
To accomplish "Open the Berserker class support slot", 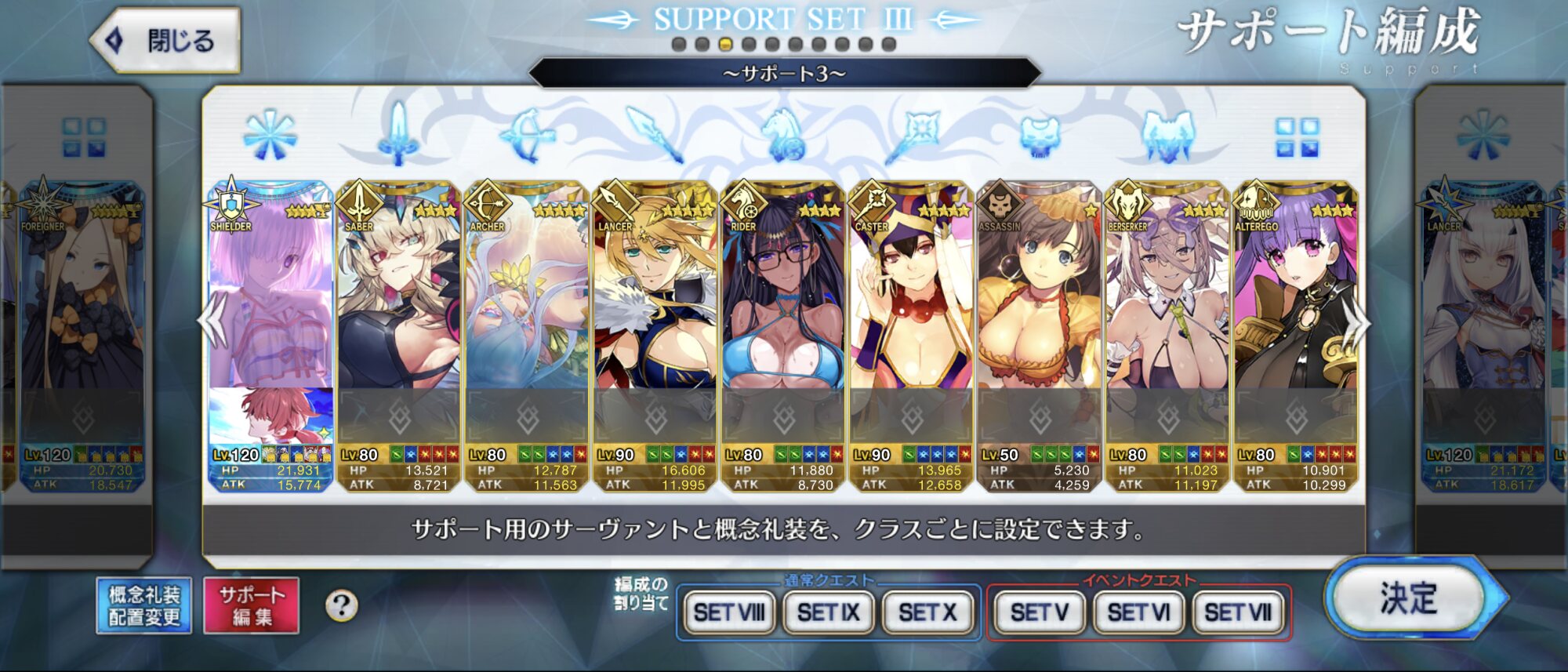I will [1167, 314].
